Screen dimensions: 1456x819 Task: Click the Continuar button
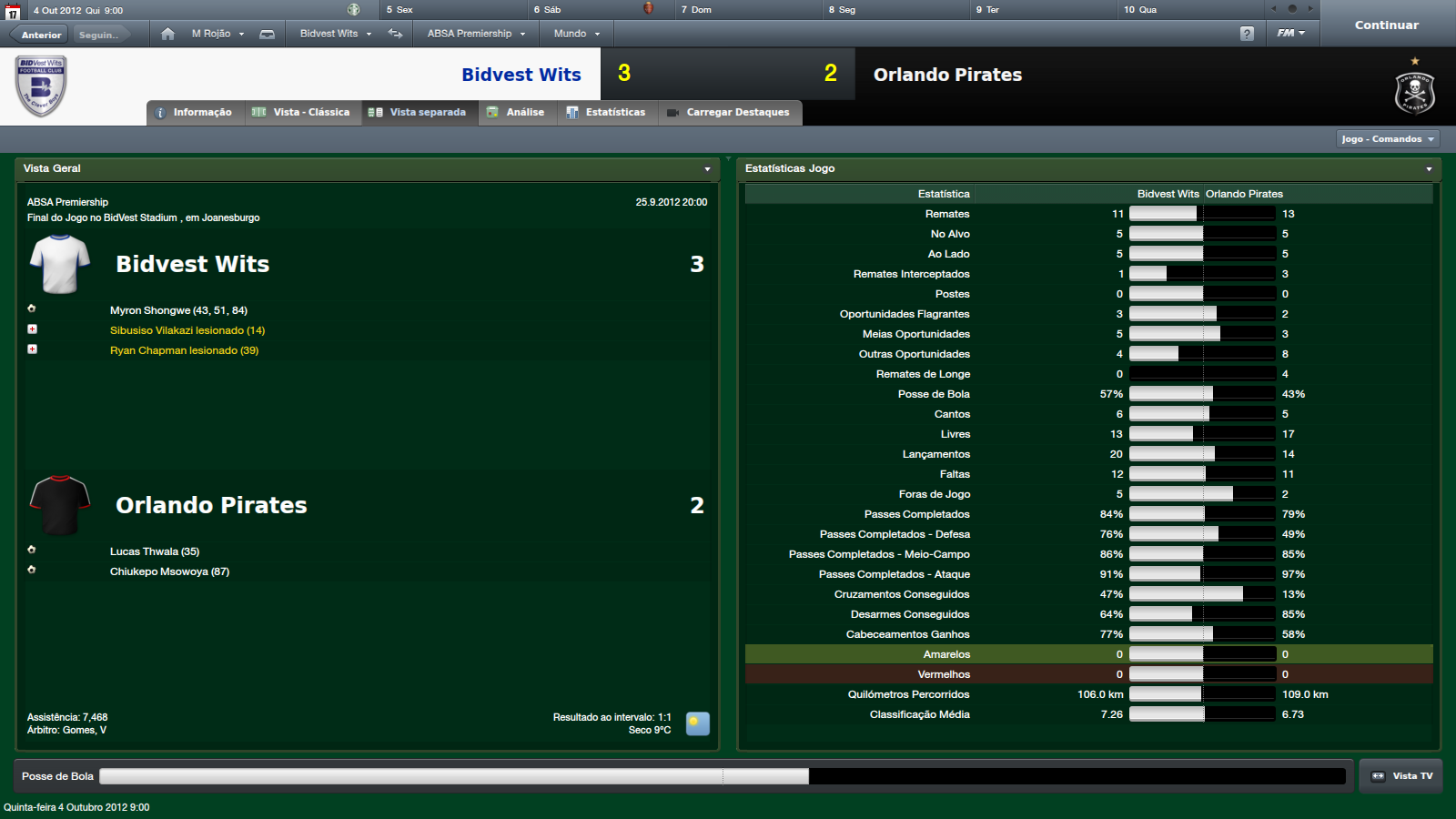[x=1386, y=25]
